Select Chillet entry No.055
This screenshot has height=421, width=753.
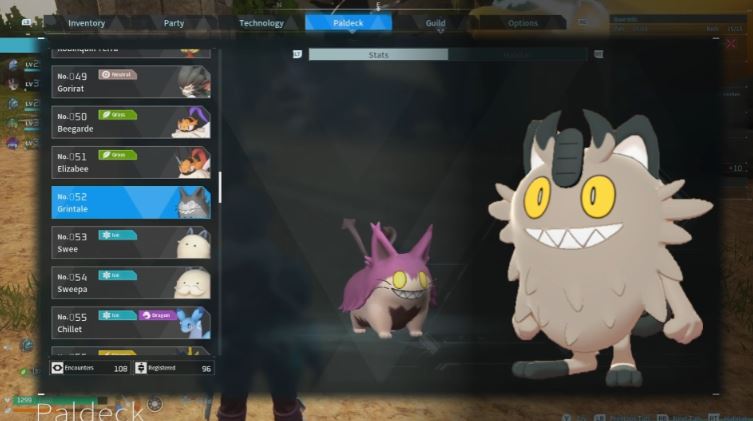pos(131,323)
